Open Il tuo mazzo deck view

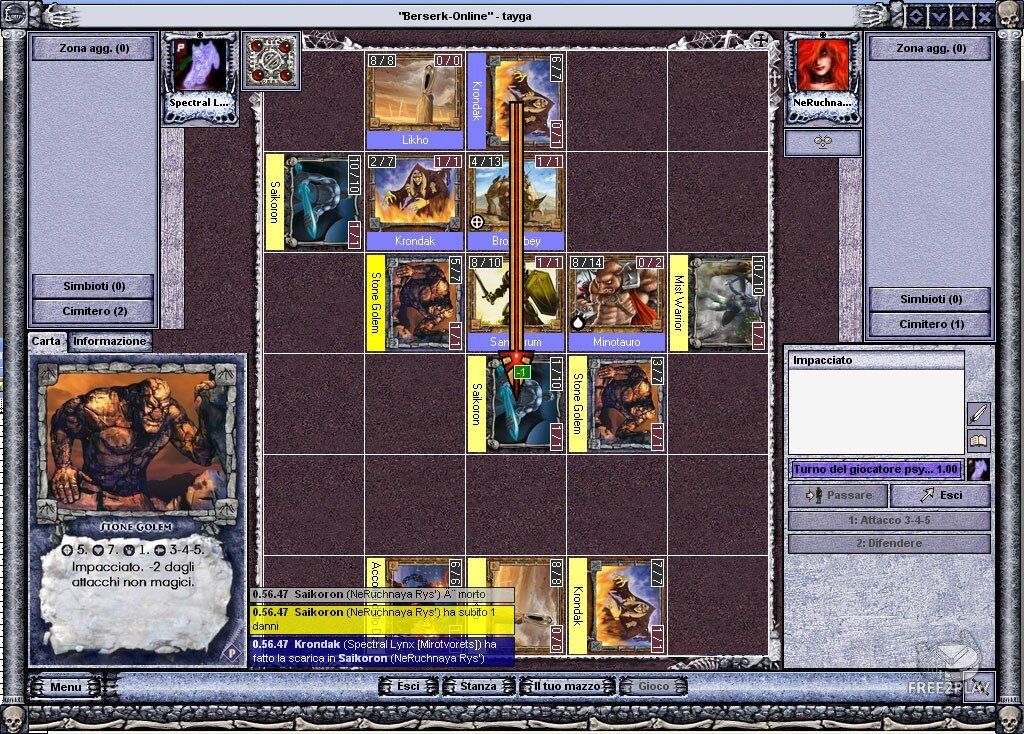click(x=566, y=687)
